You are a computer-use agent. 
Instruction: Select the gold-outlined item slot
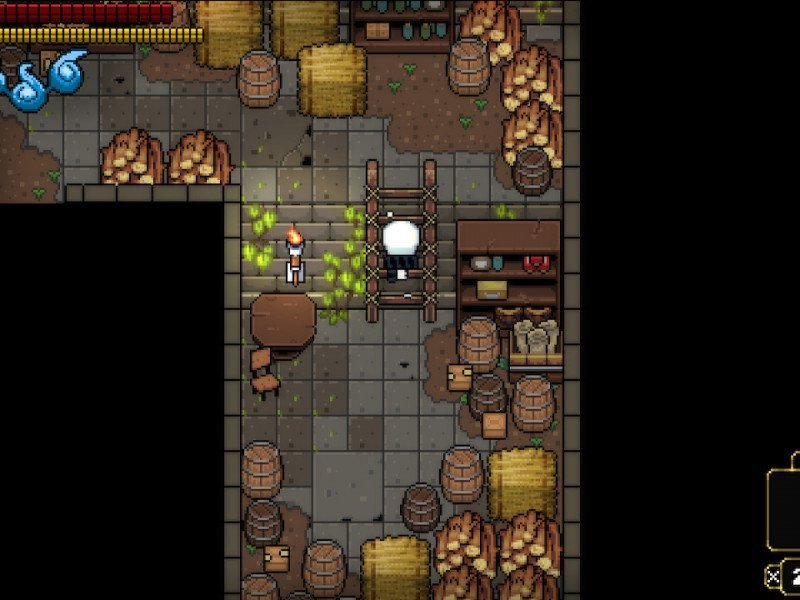coord(785,506)
